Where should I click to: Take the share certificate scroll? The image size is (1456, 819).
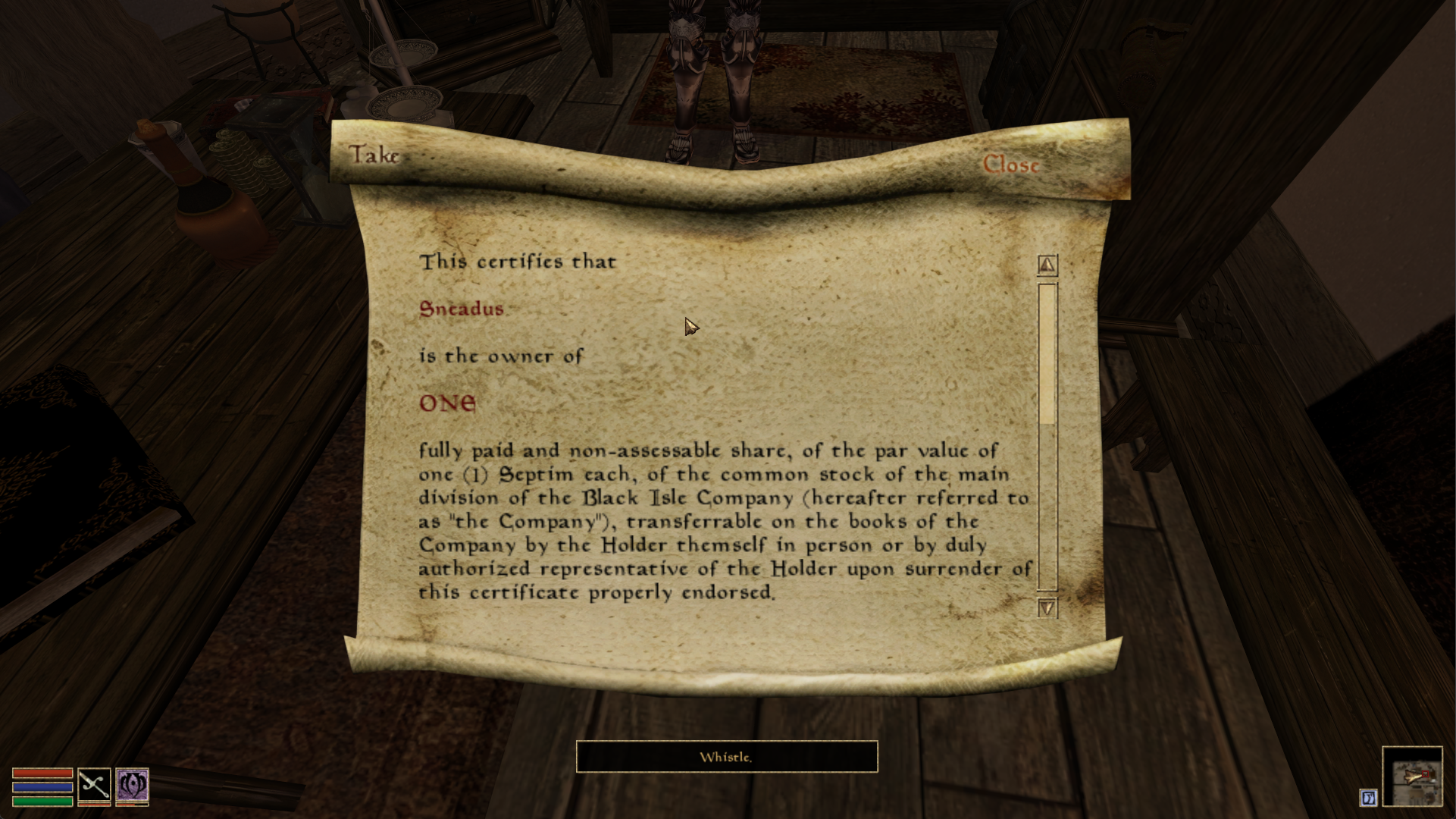tap(374, 155)
